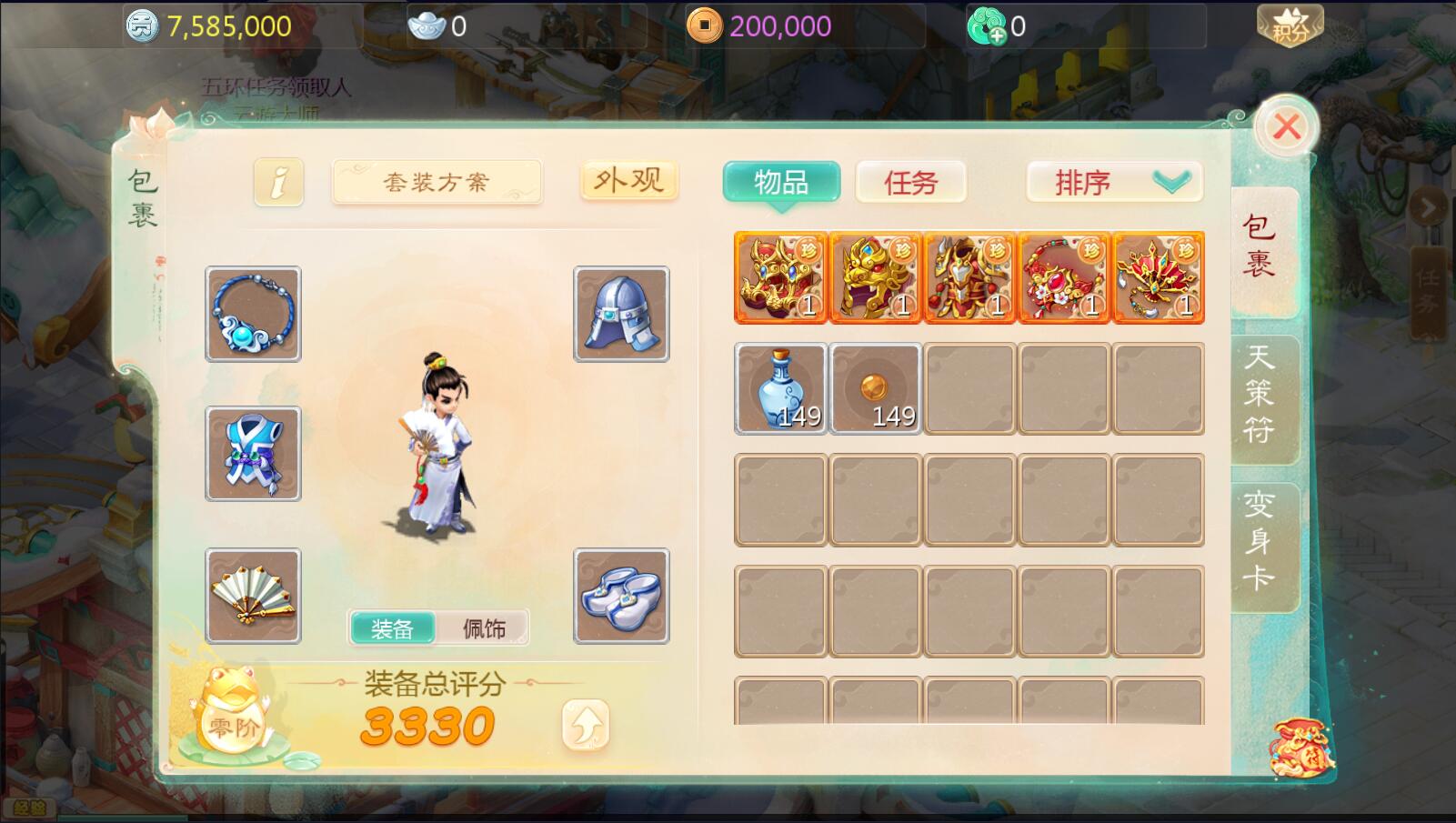Open the 排序 sort dropdown

point(1114,182)
